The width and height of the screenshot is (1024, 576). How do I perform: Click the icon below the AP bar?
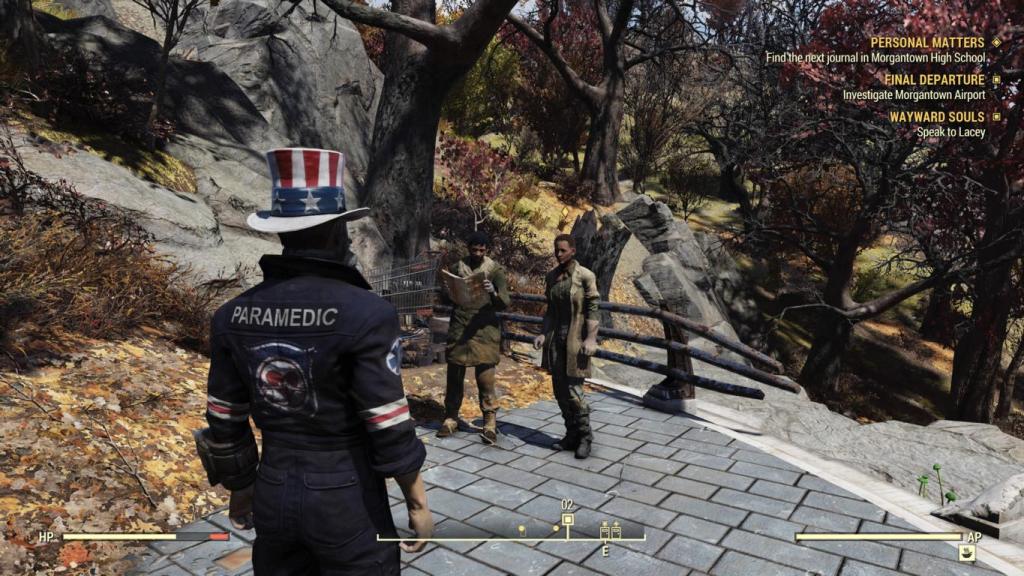coord(966,553)
